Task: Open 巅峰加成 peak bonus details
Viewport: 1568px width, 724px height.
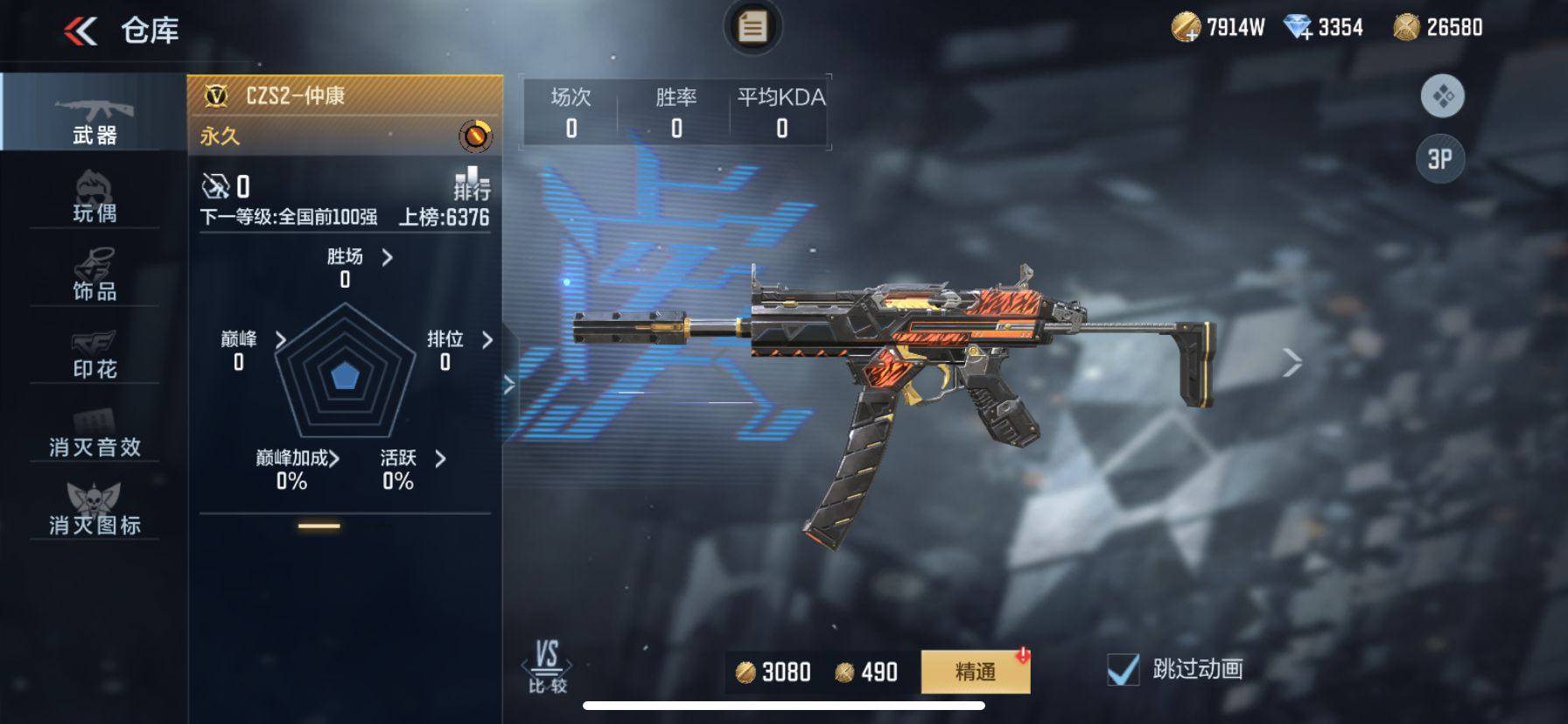Action: [x=297, y=458]
